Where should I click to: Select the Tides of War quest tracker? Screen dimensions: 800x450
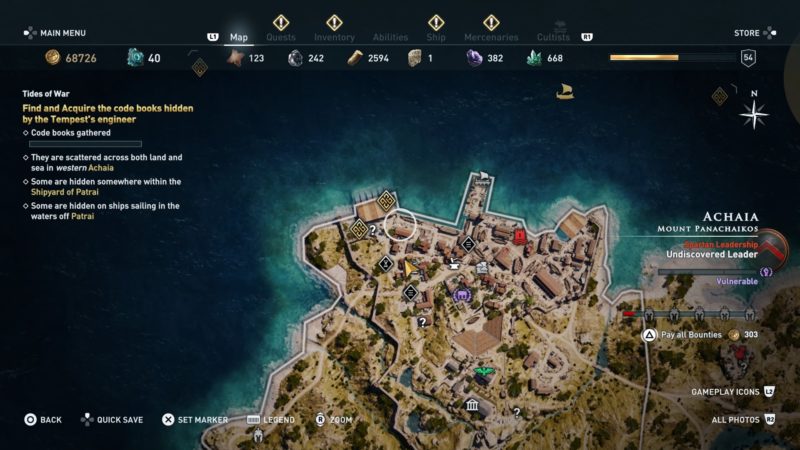click(x=107, y=113)
